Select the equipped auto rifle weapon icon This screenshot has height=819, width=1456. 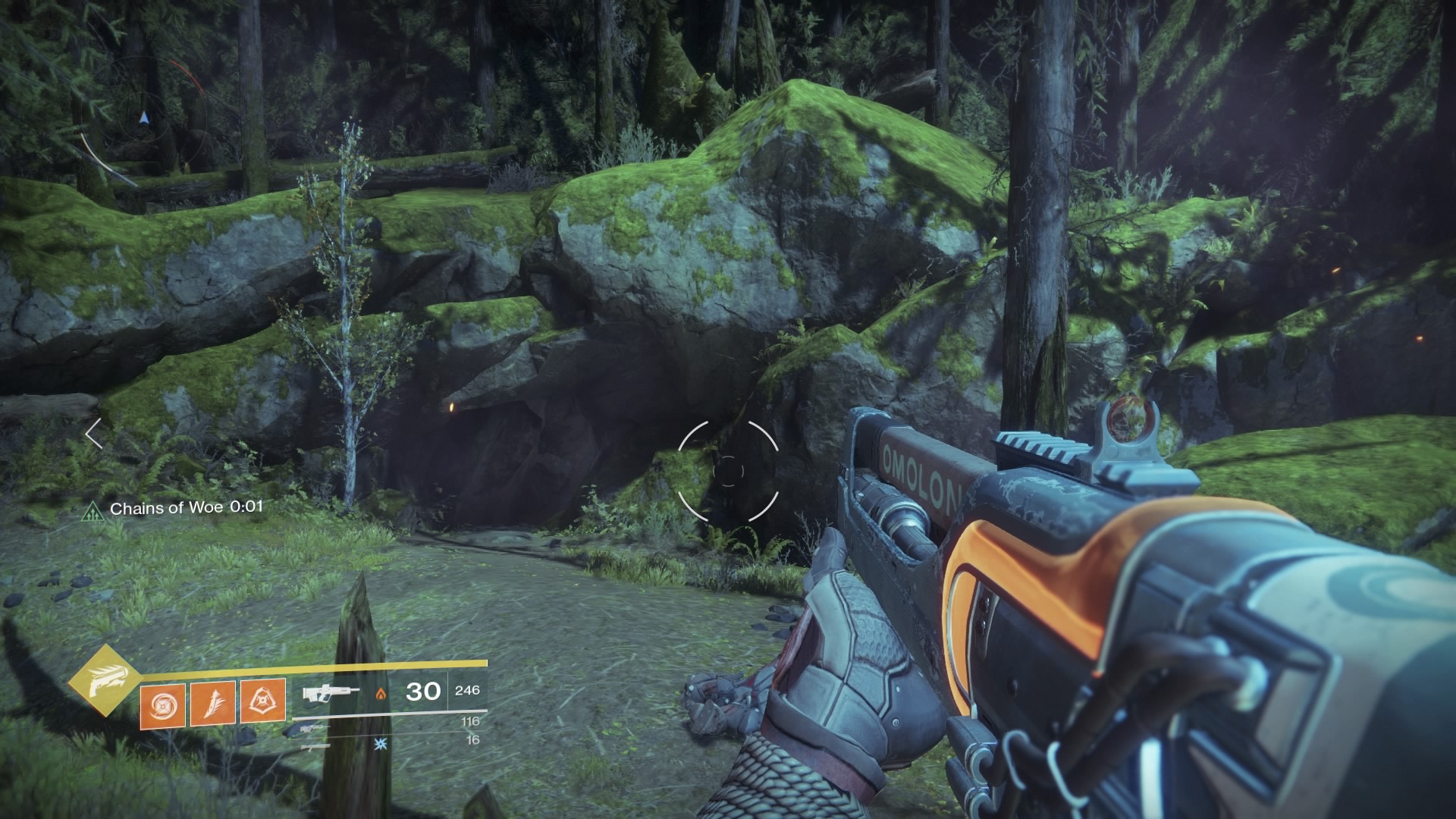point(330,692)
